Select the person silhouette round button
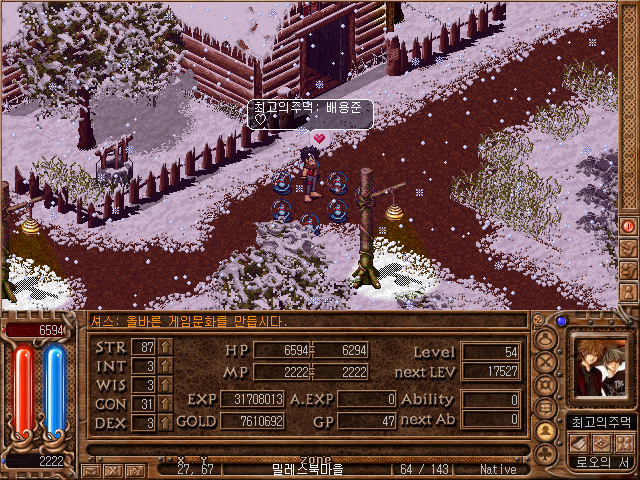This screenshot has width=640, height=480. pos(546,339)
